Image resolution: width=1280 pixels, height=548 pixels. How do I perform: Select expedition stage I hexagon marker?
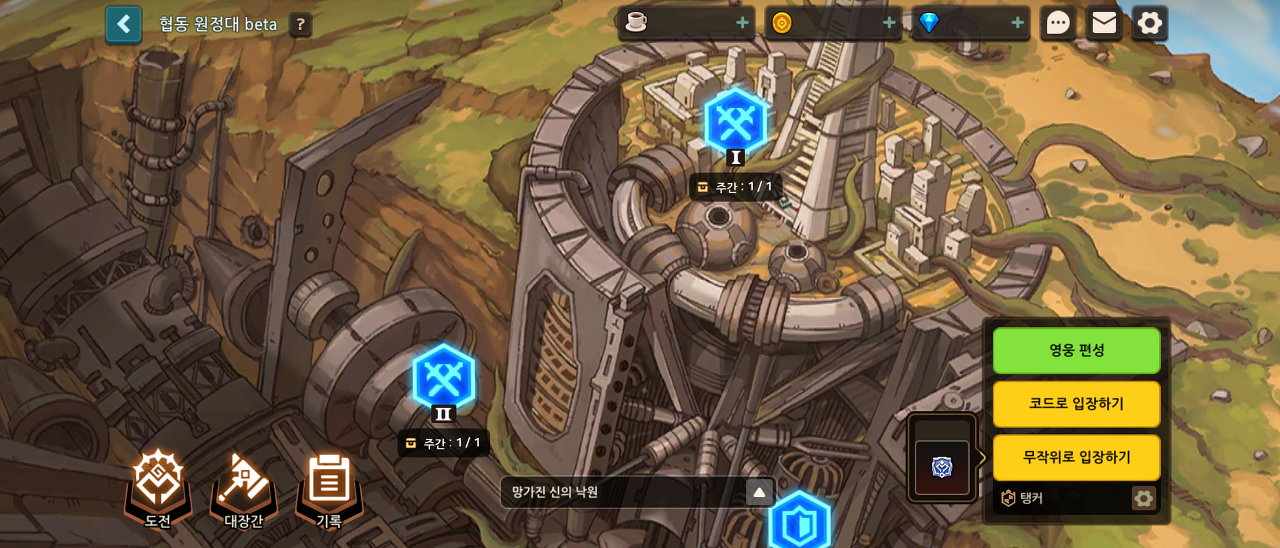click(x=735, y=122)
